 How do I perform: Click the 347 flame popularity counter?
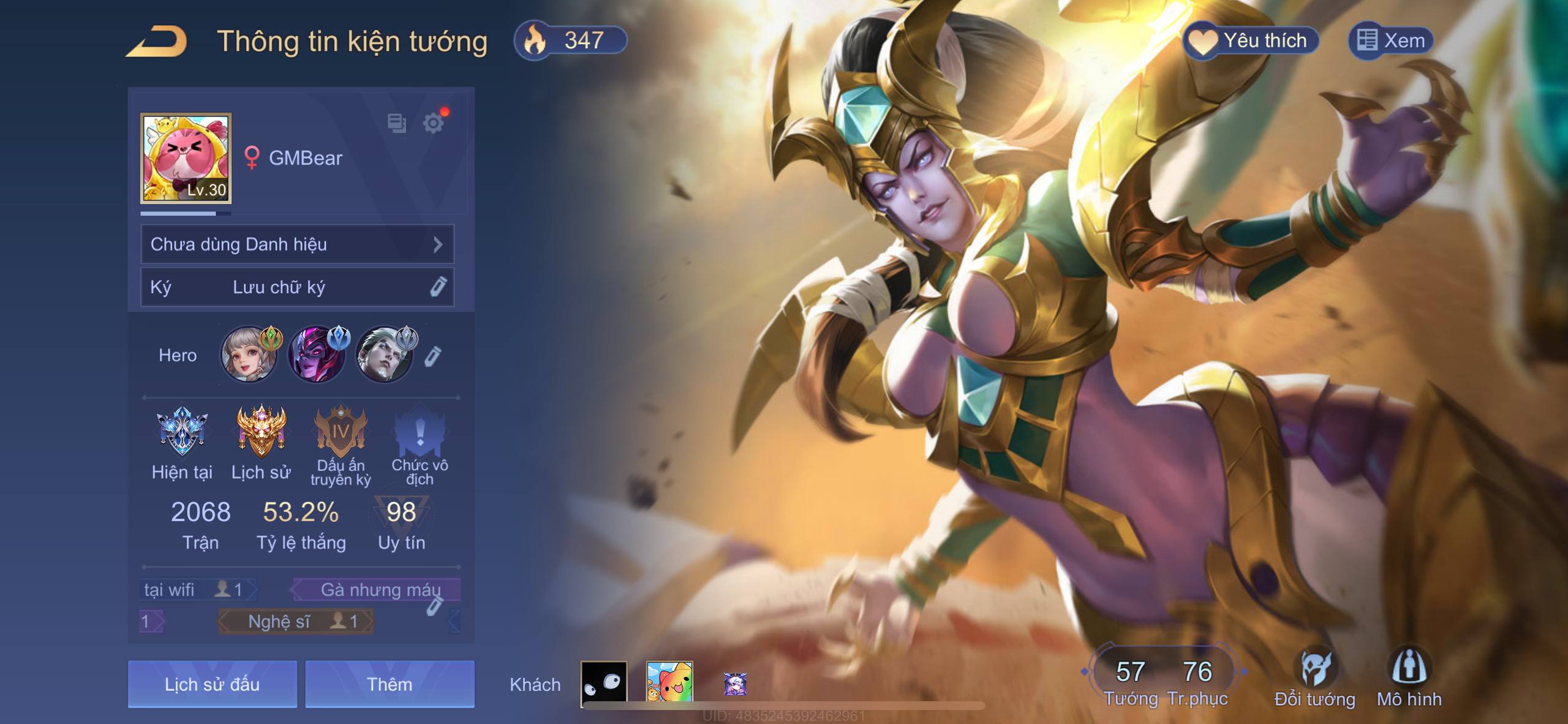[x=570, y=41]
